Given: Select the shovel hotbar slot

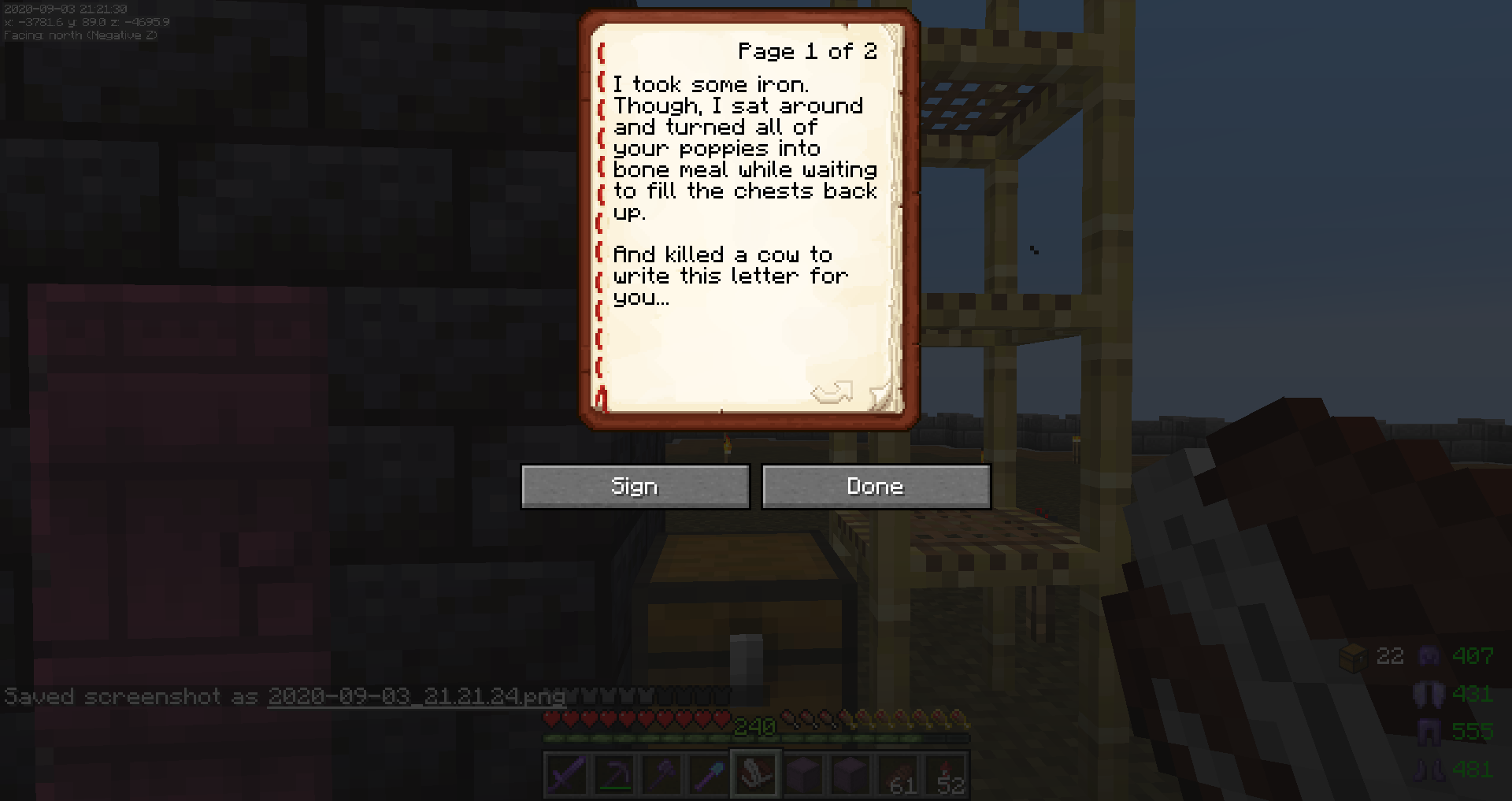Looking at the screenshot, I should click(708, 776).
